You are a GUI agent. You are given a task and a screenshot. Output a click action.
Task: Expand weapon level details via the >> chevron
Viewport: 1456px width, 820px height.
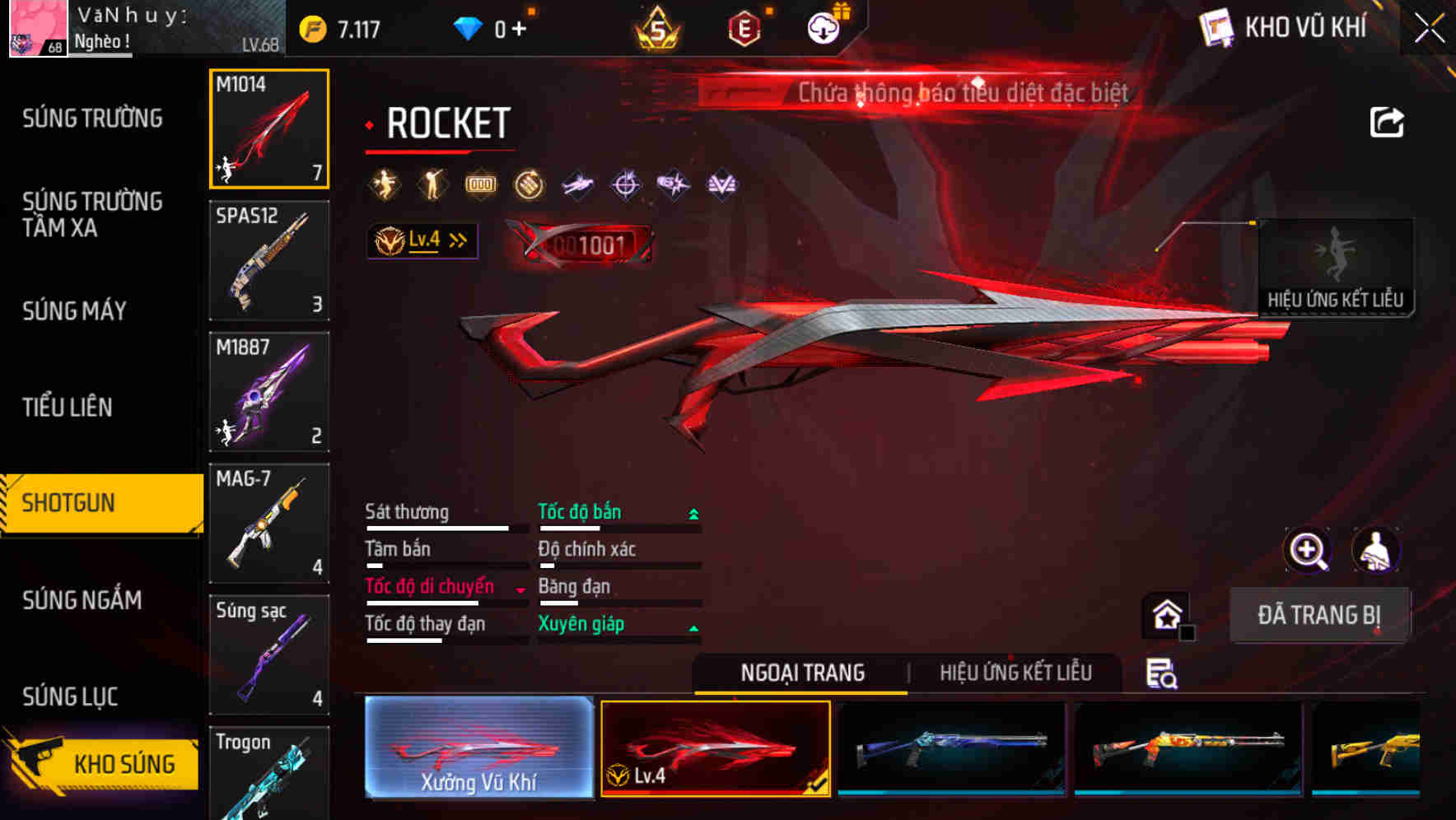[456, 240]
